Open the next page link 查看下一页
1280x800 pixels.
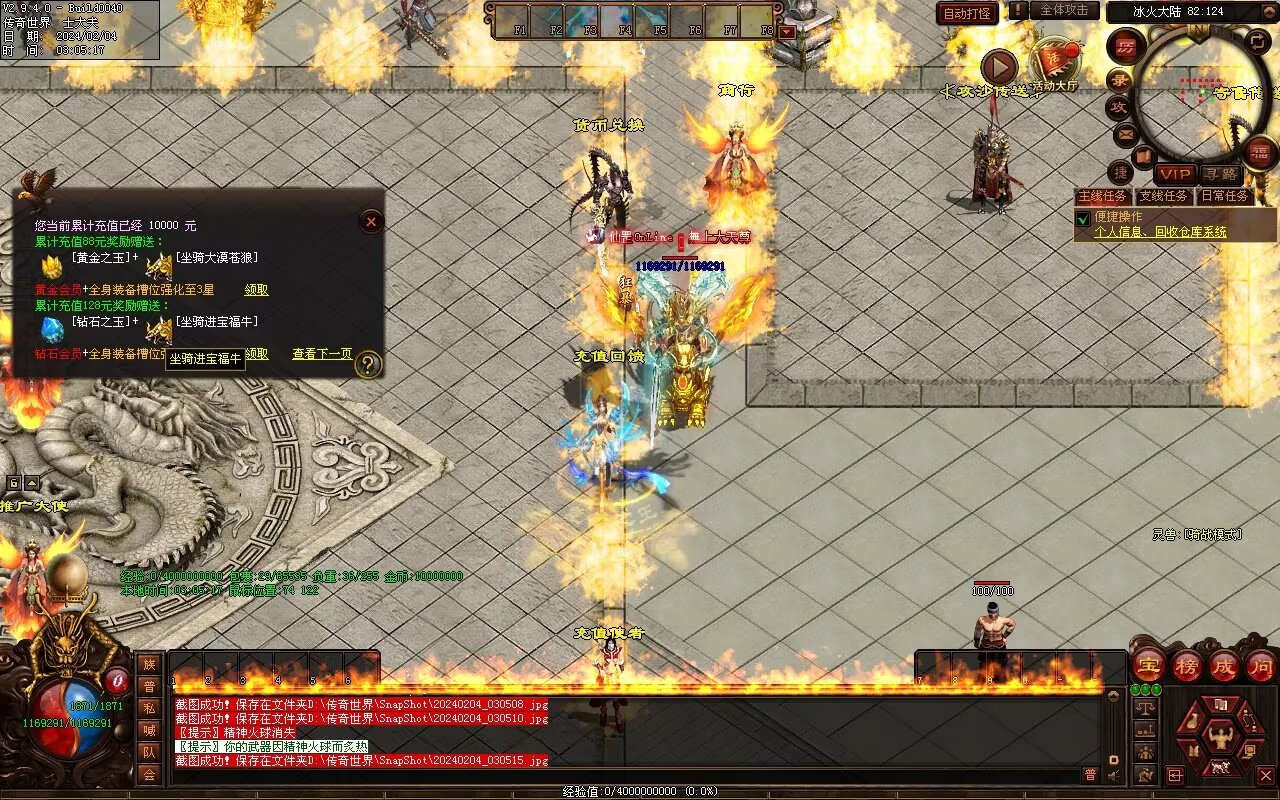pyautogui.click(x=322, y=354)
